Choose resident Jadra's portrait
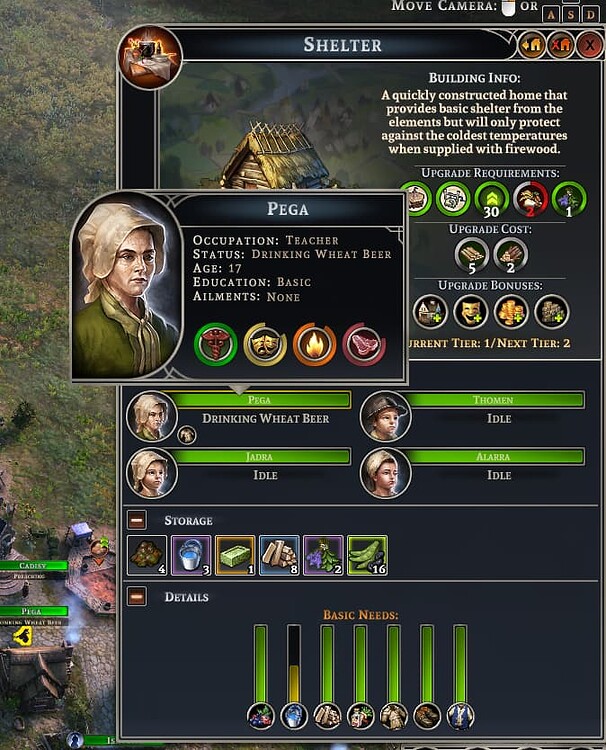 (x=152, y=472)
